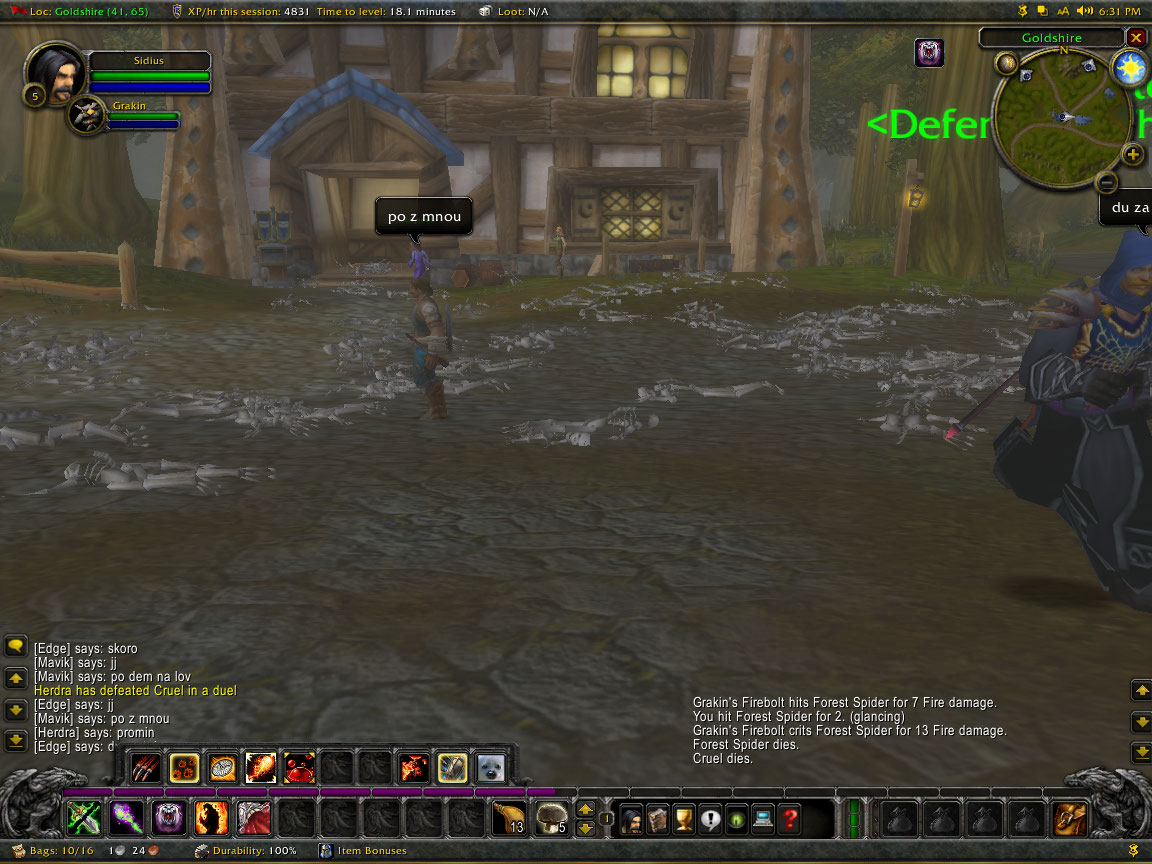This screenshot has height=864, width=1152.
Task: Open the spellbook micro button
Action: (657, 820)
